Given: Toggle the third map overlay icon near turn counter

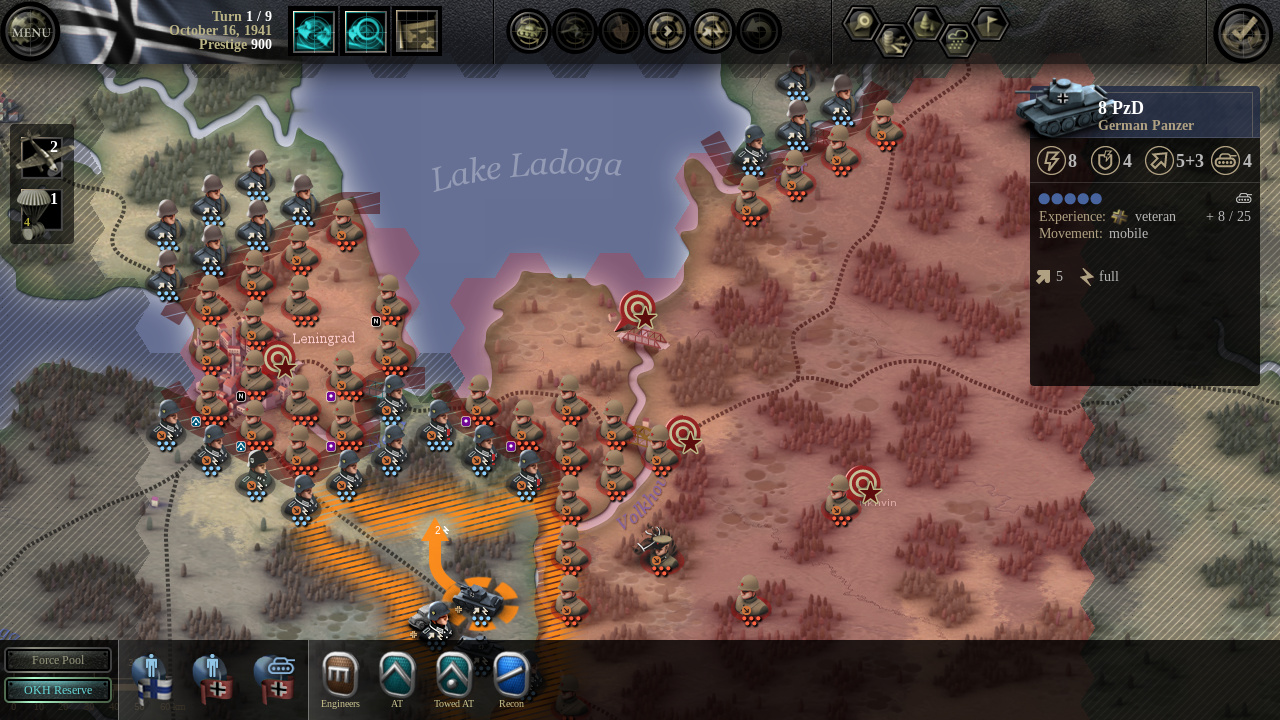Looking at the screenshot, I should pyautogui.click(x=417, y=31).
